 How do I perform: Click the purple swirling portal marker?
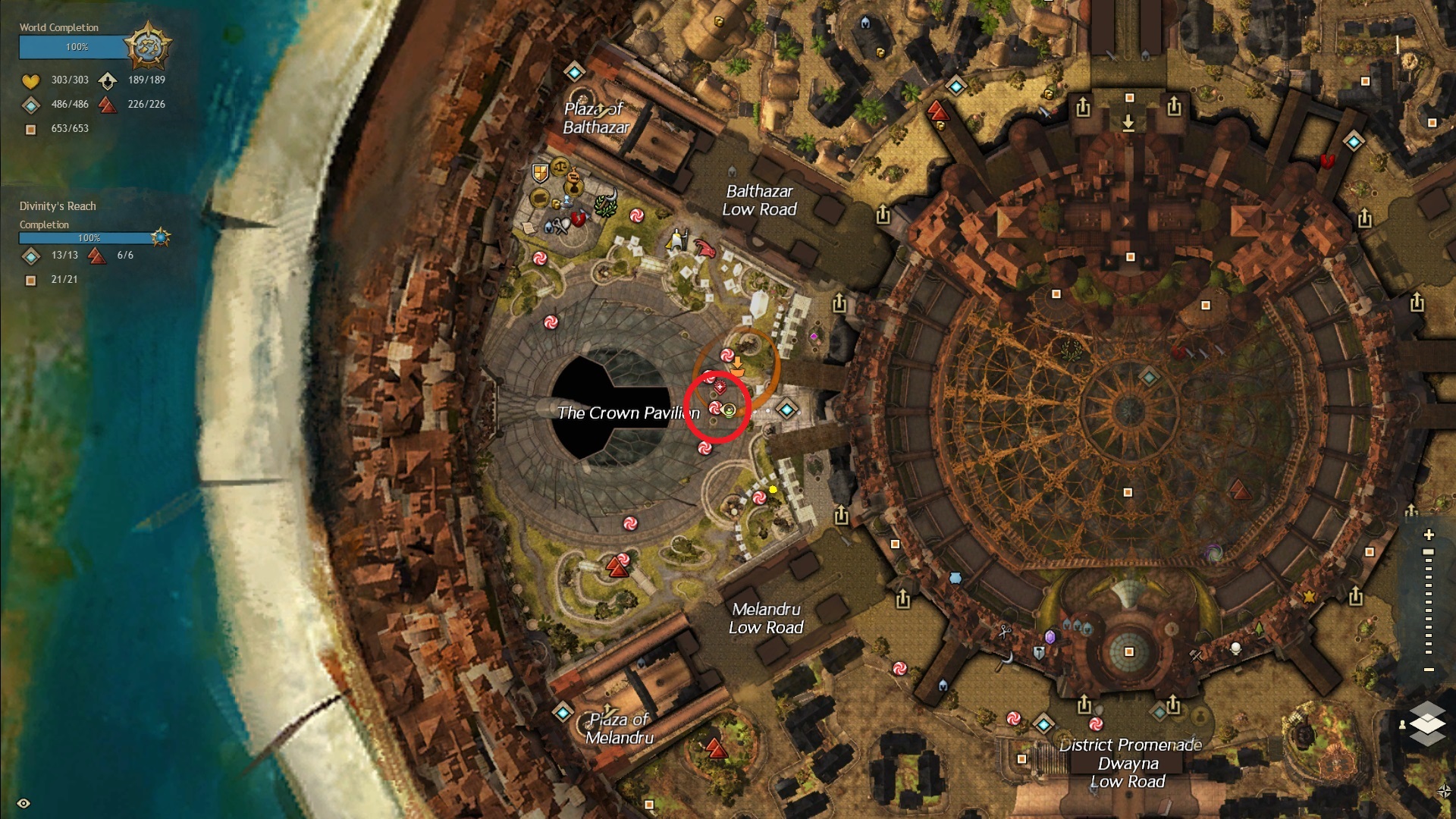pos(1213,553)
